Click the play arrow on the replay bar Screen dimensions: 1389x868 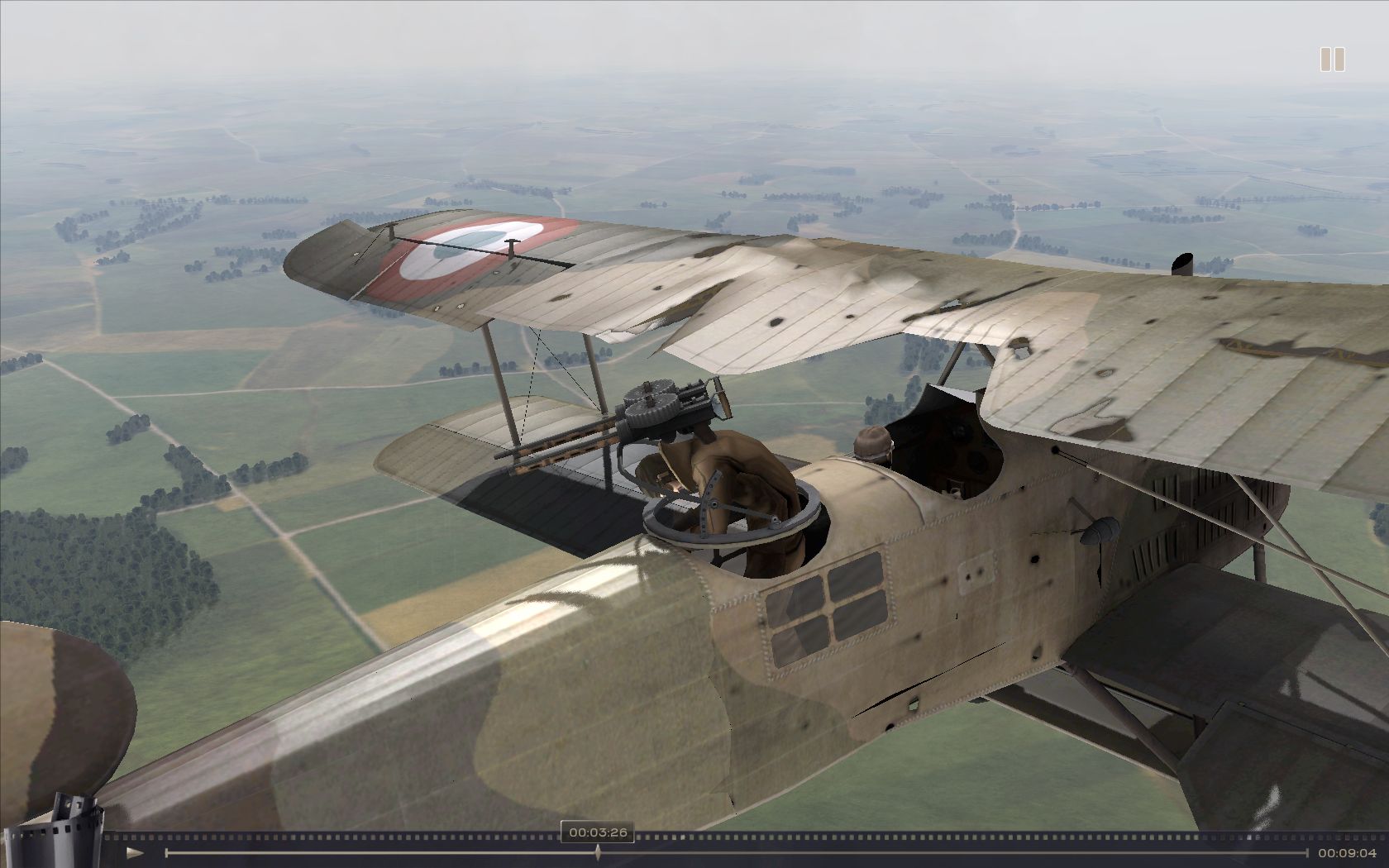(x=135, y=852)
